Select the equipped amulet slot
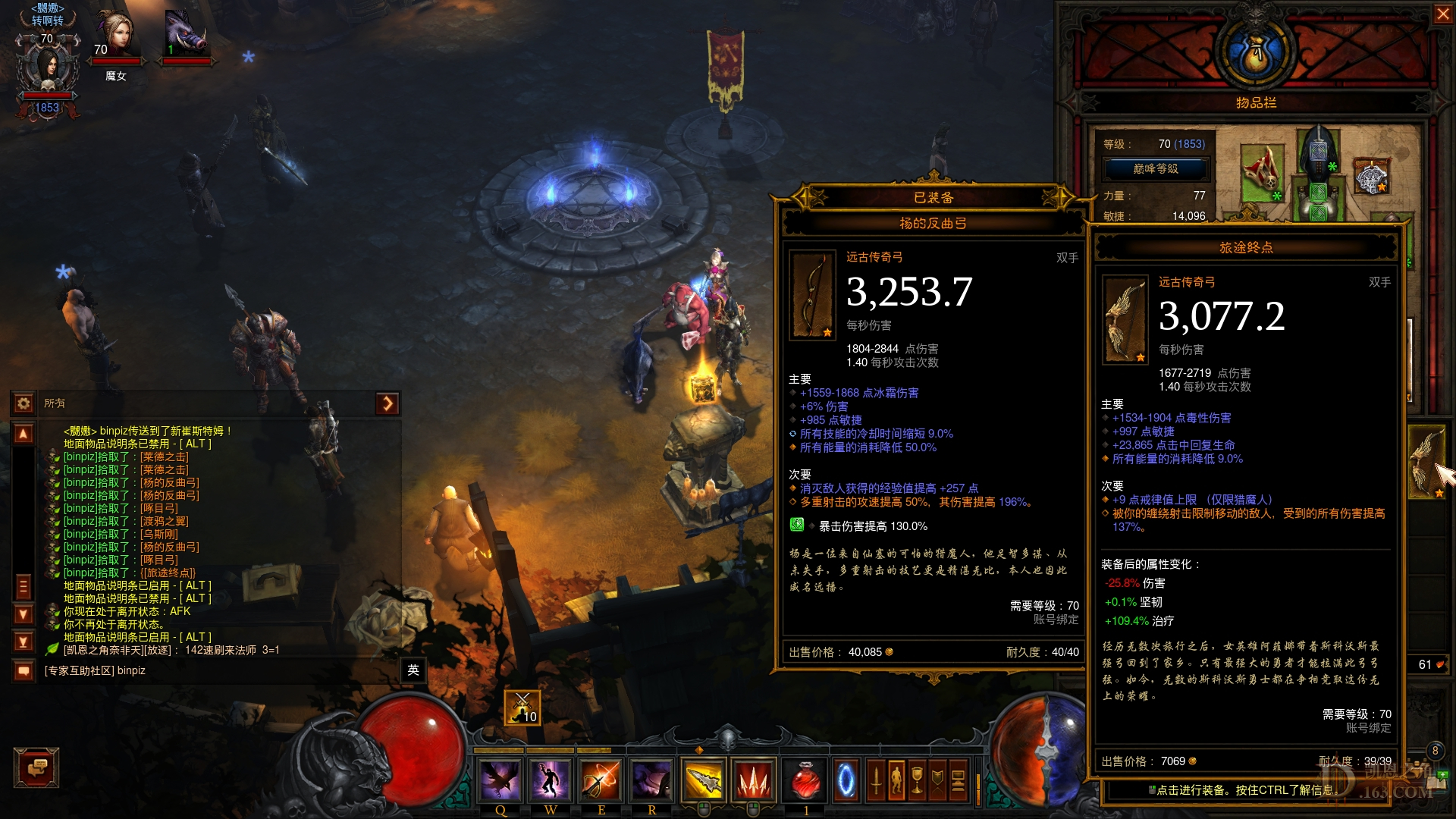Viewport: 1456px width, 819px height. click(1370, 177)
